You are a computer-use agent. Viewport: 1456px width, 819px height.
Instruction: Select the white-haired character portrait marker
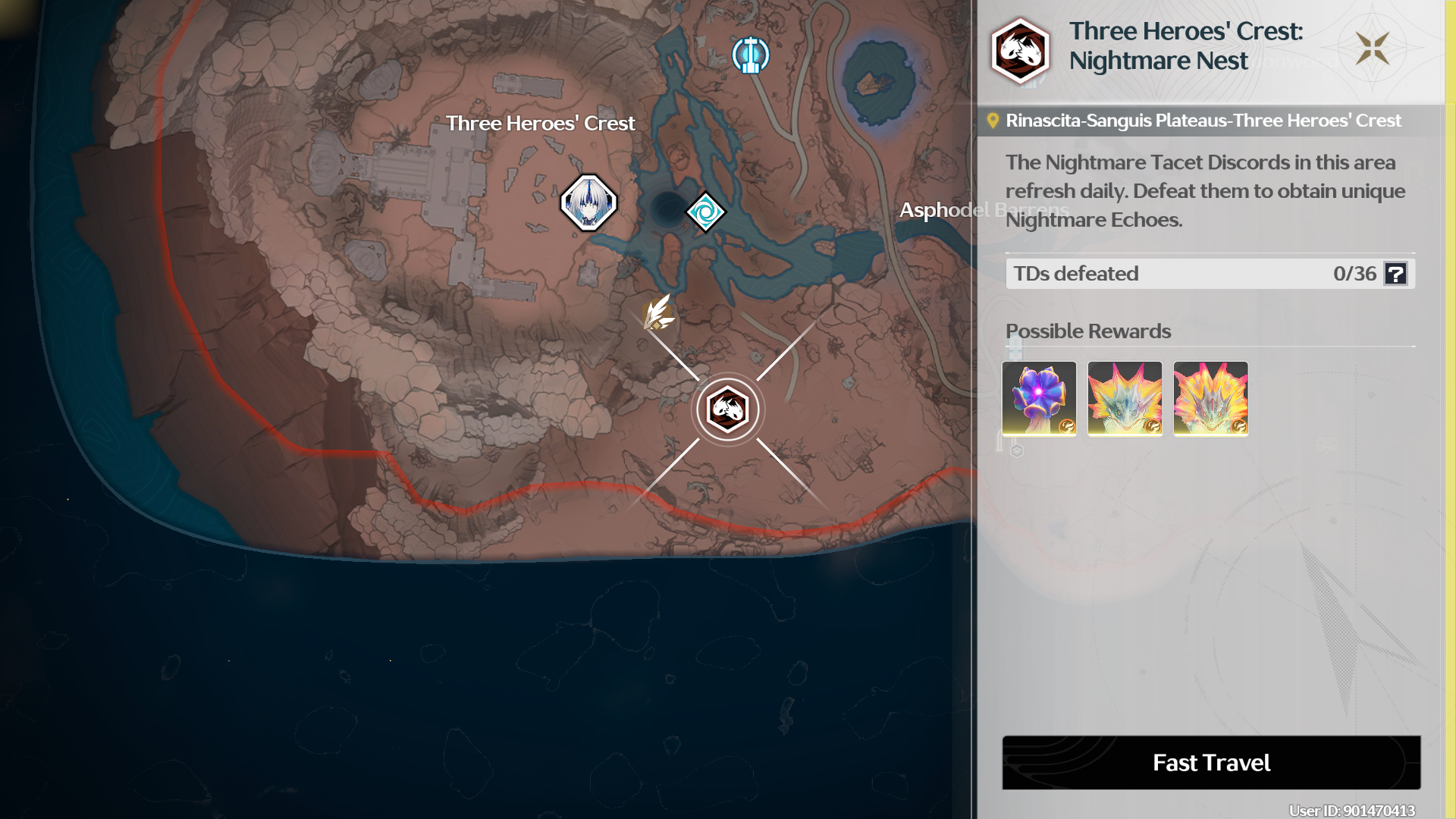pos(588,202)
